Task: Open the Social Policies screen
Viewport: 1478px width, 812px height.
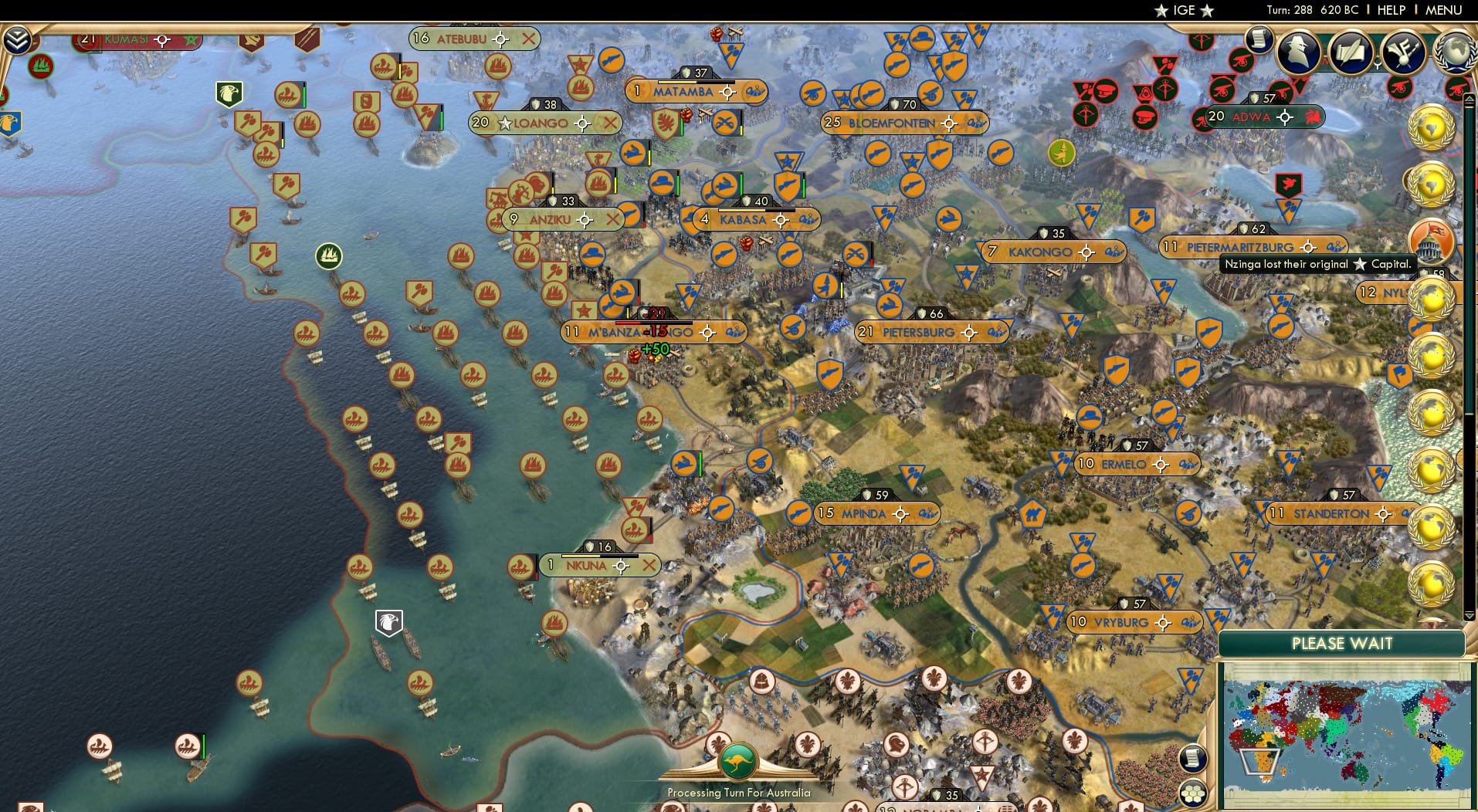Action: tap(1350, 52)
